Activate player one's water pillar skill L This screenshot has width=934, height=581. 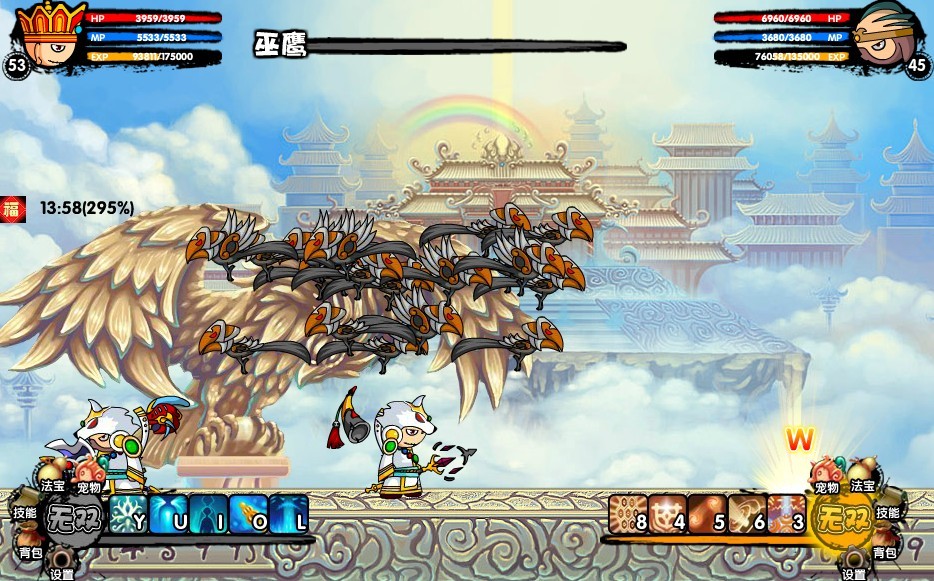click(288, 513)
